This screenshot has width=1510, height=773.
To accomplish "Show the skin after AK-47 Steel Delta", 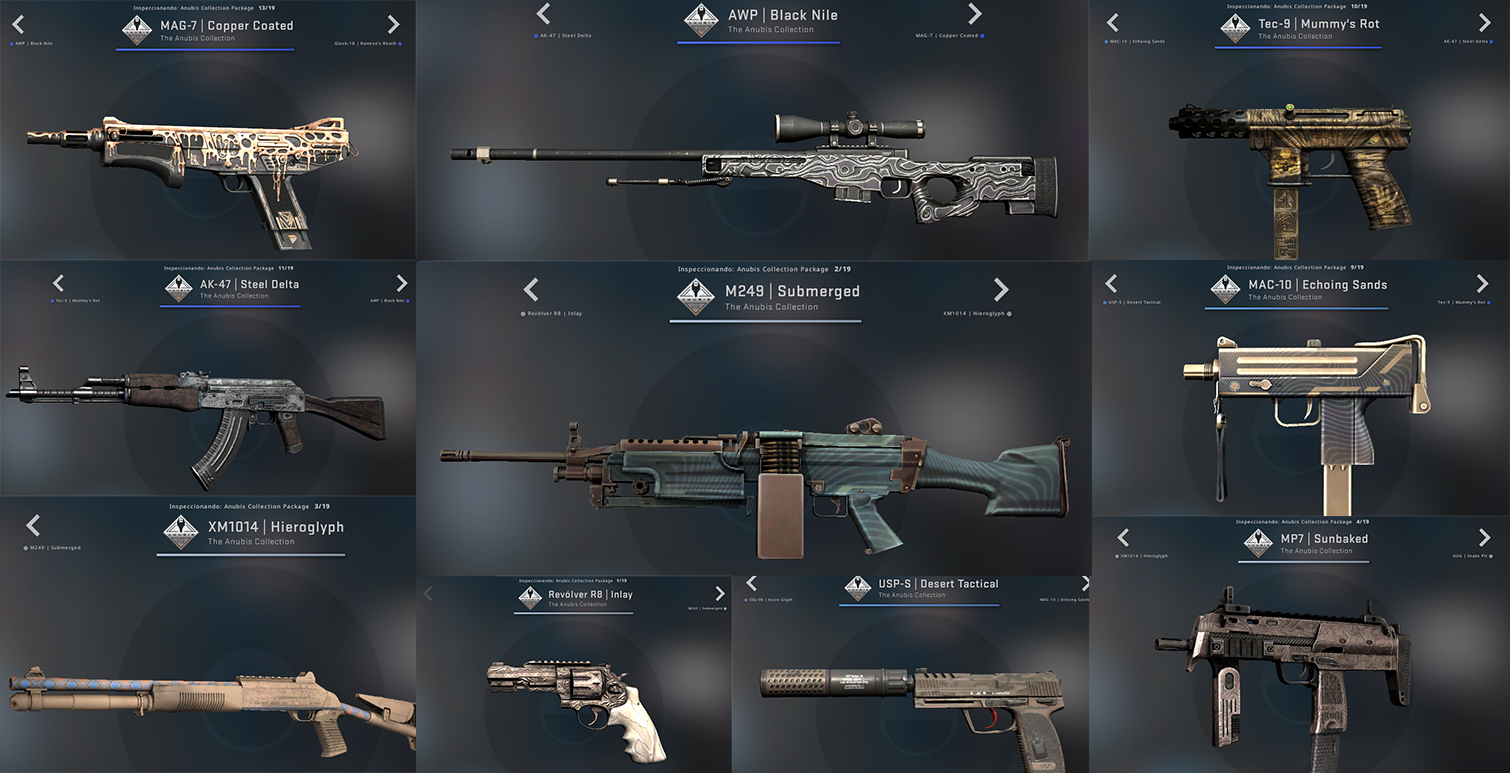I will click(402, 284).
